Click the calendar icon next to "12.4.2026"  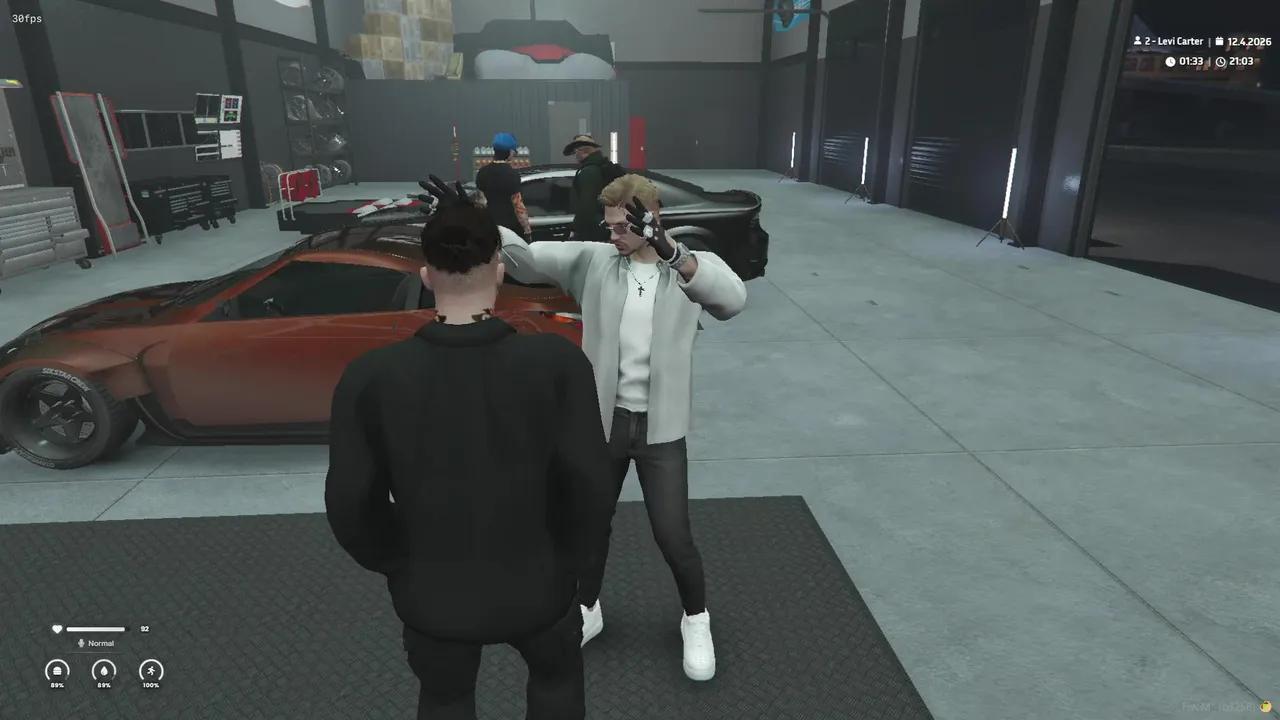tap(1219, 41)
